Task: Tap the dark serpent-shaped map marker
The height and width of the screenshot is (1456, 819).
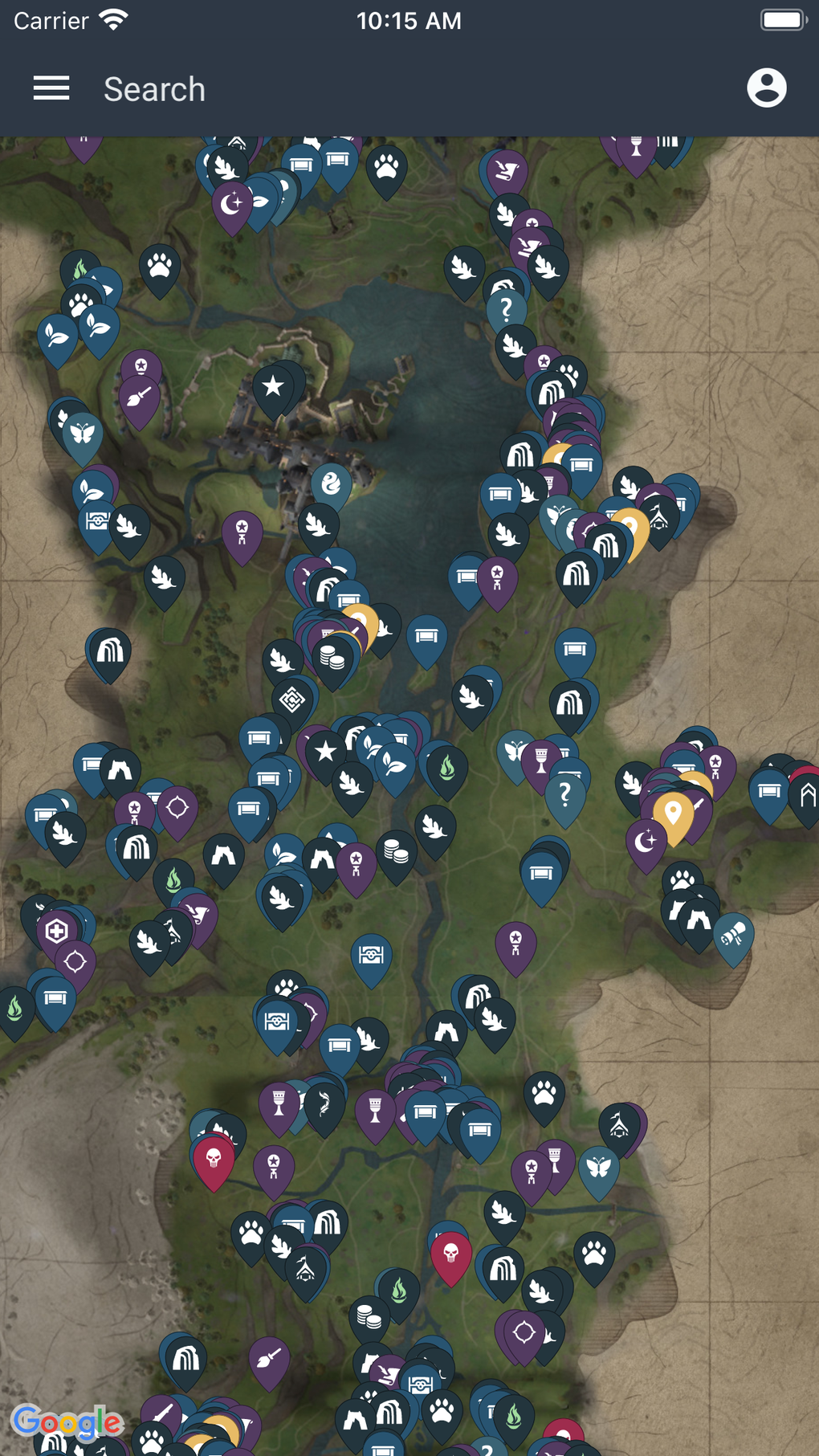Action: click(324, 1105)
